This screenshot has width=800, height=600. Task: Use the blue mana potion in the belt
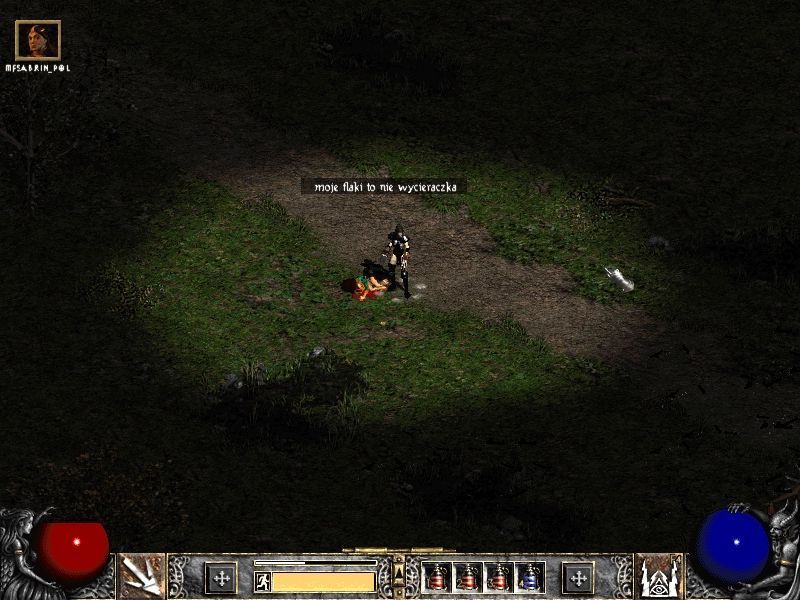coord(530,577)
